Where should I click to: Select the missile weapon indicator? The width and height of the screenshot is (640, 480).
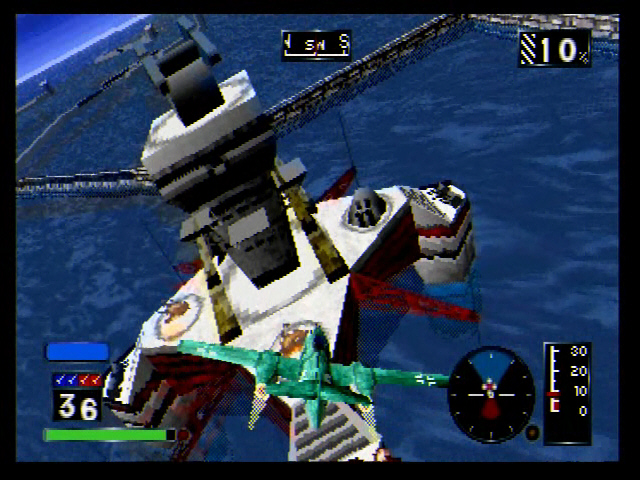77,380
